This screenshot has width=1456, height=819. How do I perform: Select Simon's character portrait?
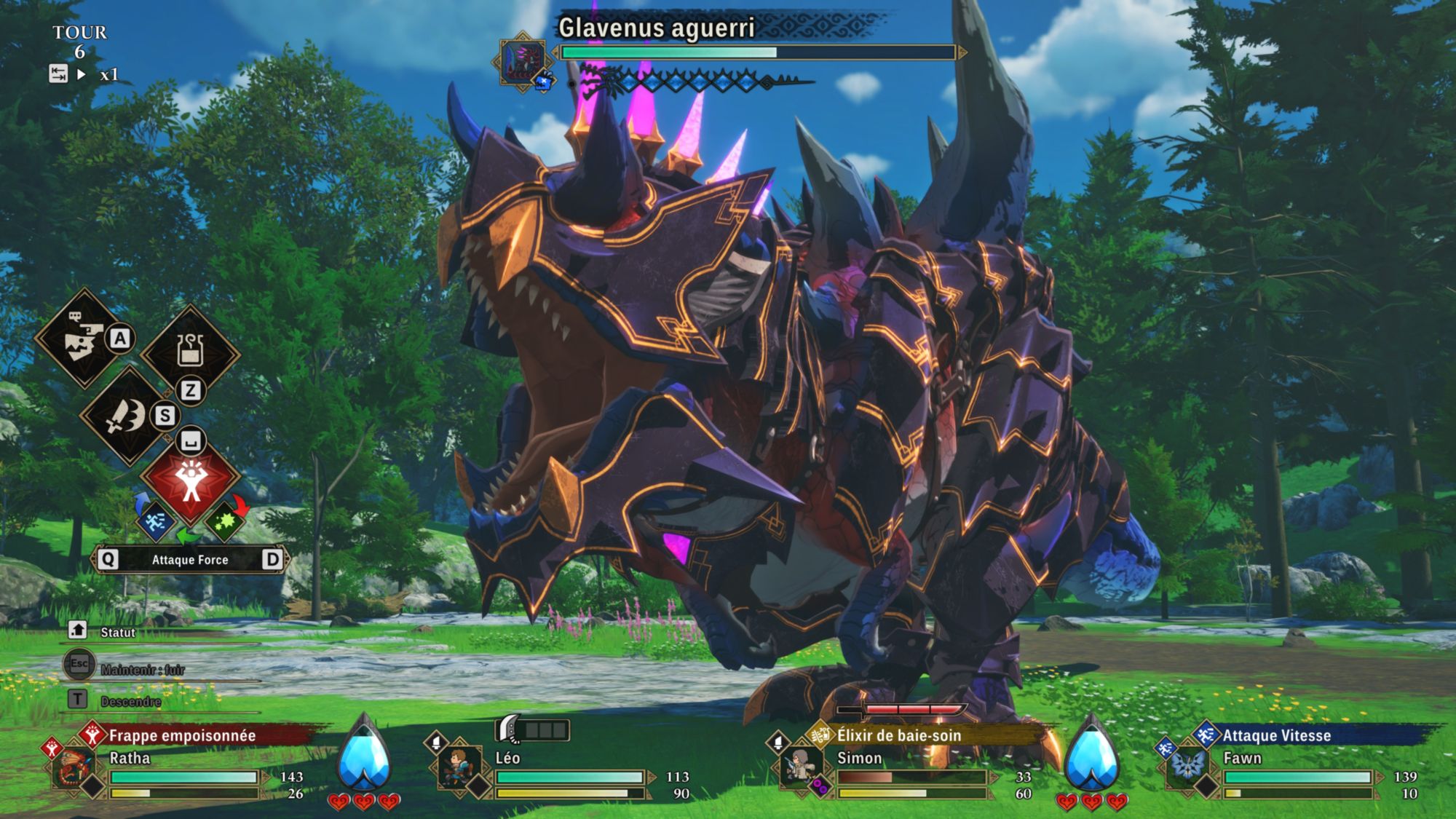pyautogui.click(x=800, y=767)
